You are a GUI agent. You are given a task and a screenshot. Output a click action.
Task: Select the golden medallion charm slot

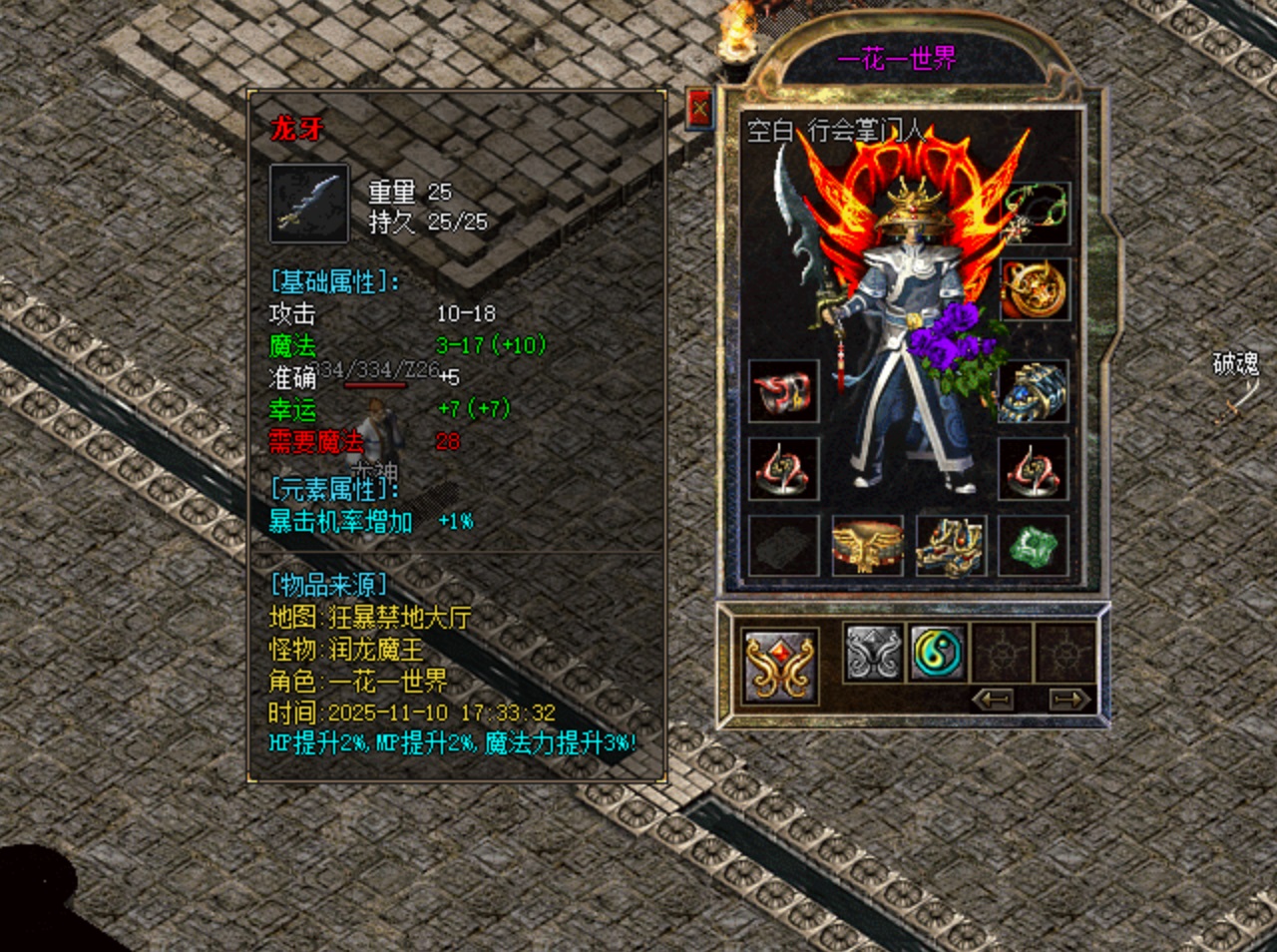pos(1035,291)
